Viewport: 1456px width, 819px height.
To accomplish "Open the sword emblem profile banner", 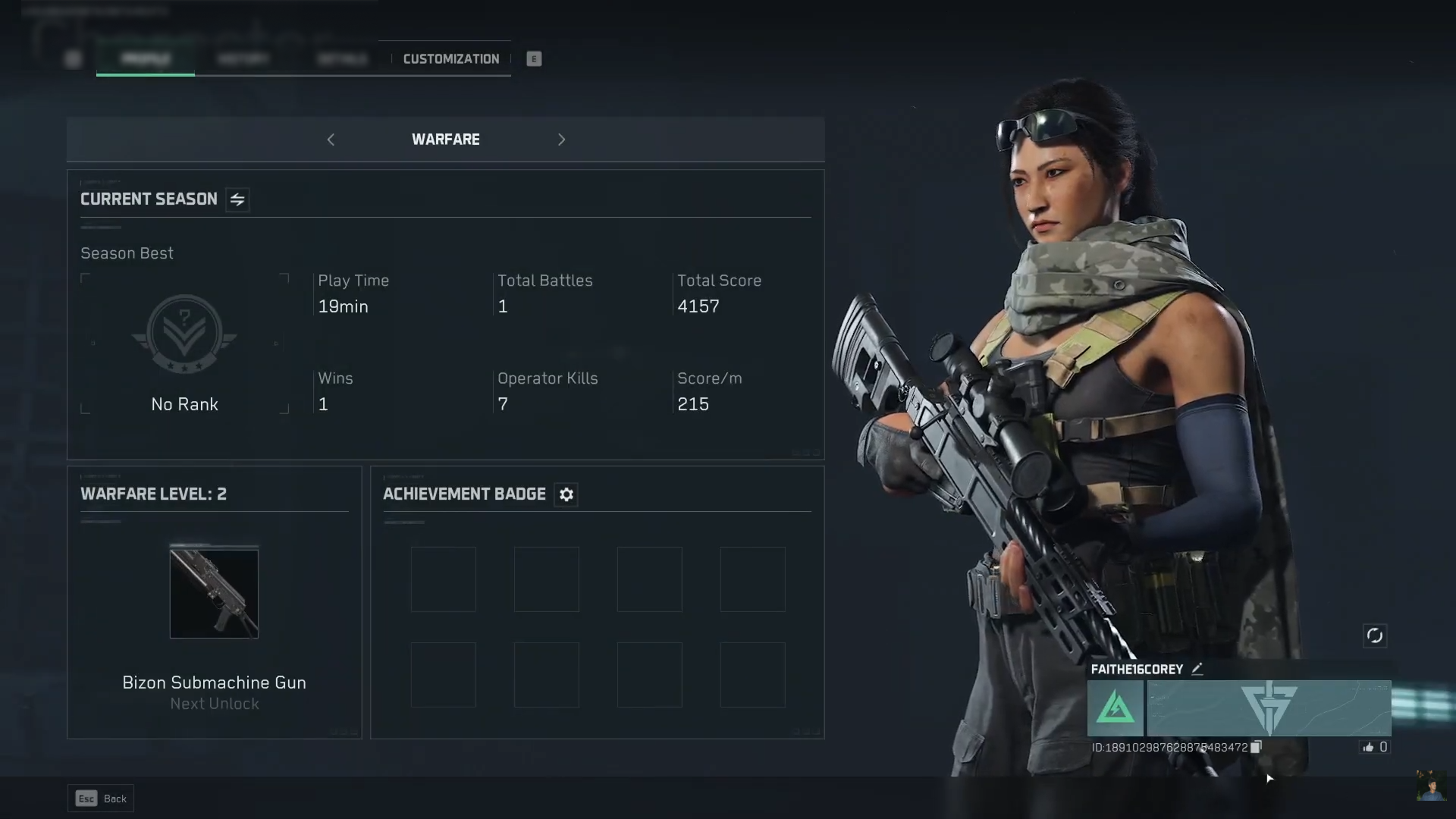I will tap(1269, 708).
